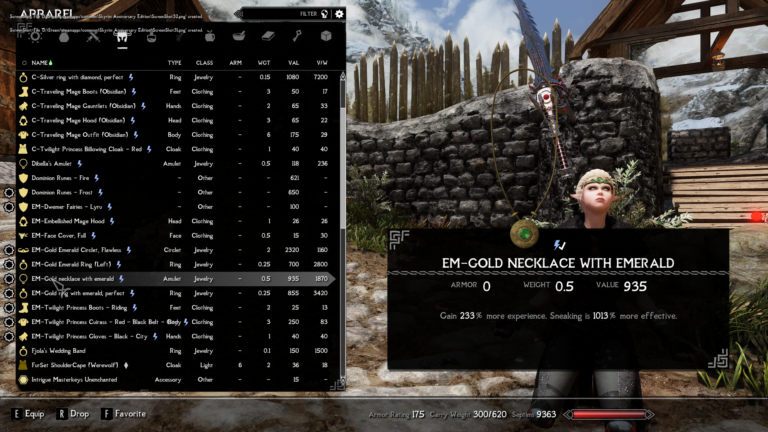768x432 pixels.
Task: Switch to the food apple category
Action: [x=210, y=37]
